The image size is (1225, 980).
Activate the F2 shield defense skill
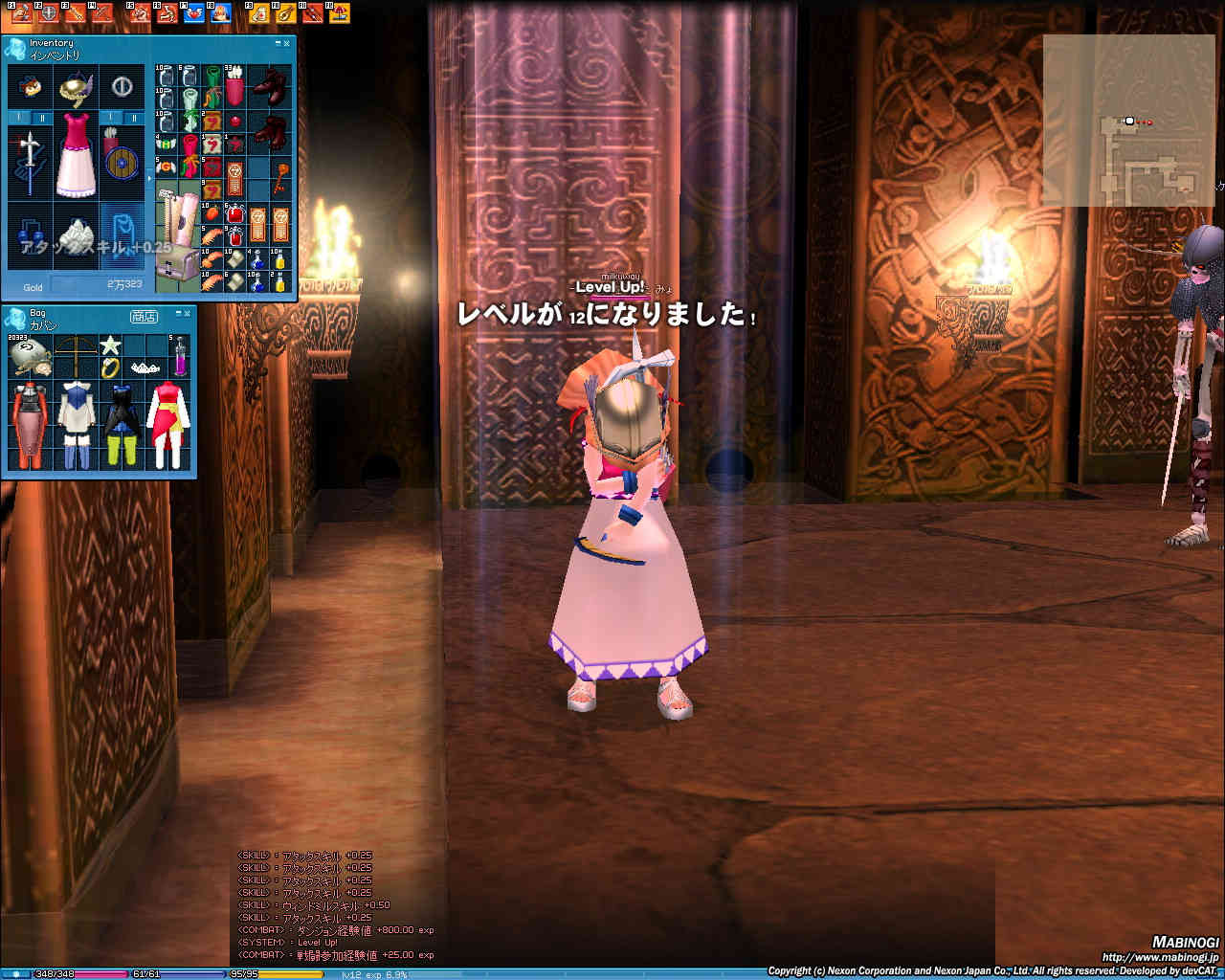pyautogui.click(x=48, y=12)
